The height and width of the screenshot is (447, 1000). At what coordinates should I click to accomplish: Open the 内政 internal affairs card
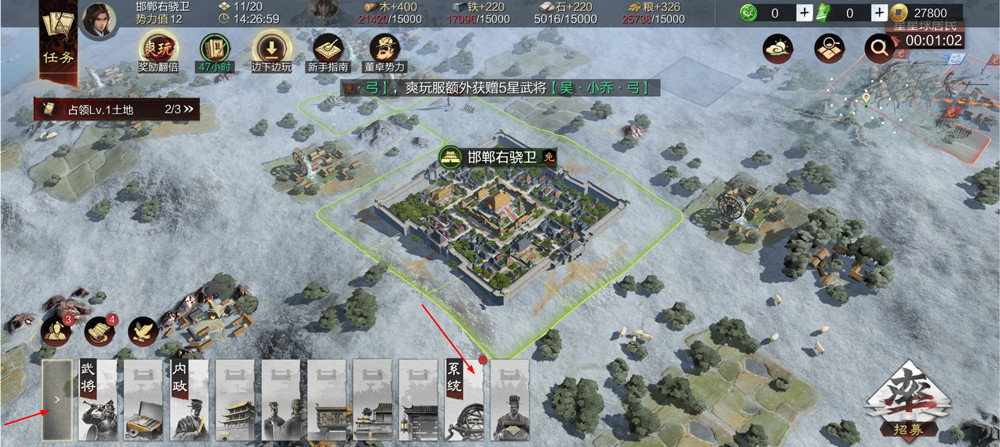(x=189, y=400)
